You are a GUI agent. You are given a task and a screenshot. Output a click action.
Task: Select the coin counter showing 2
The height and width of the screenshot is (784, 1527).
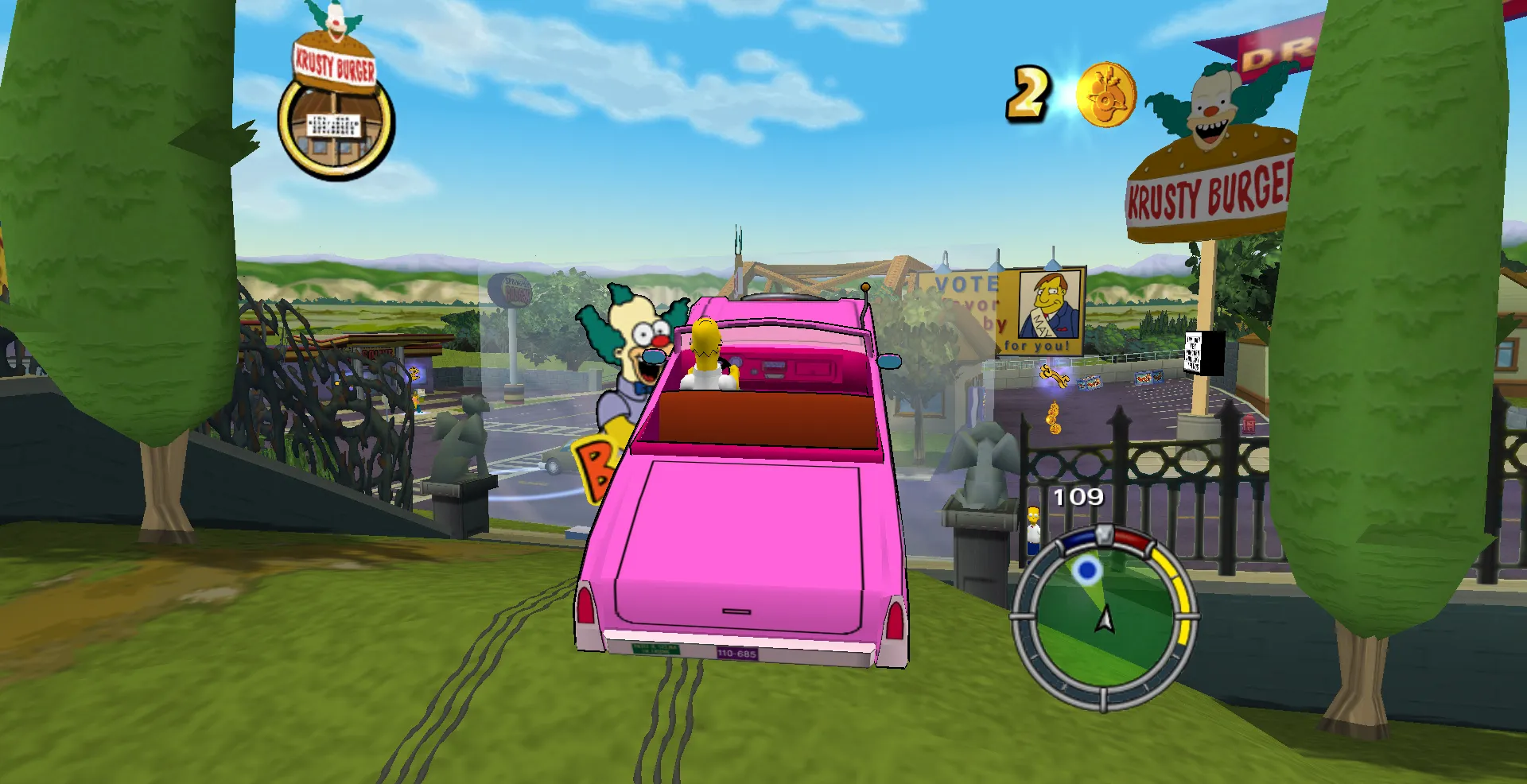pyautogui.click(x=1030, y=95)
